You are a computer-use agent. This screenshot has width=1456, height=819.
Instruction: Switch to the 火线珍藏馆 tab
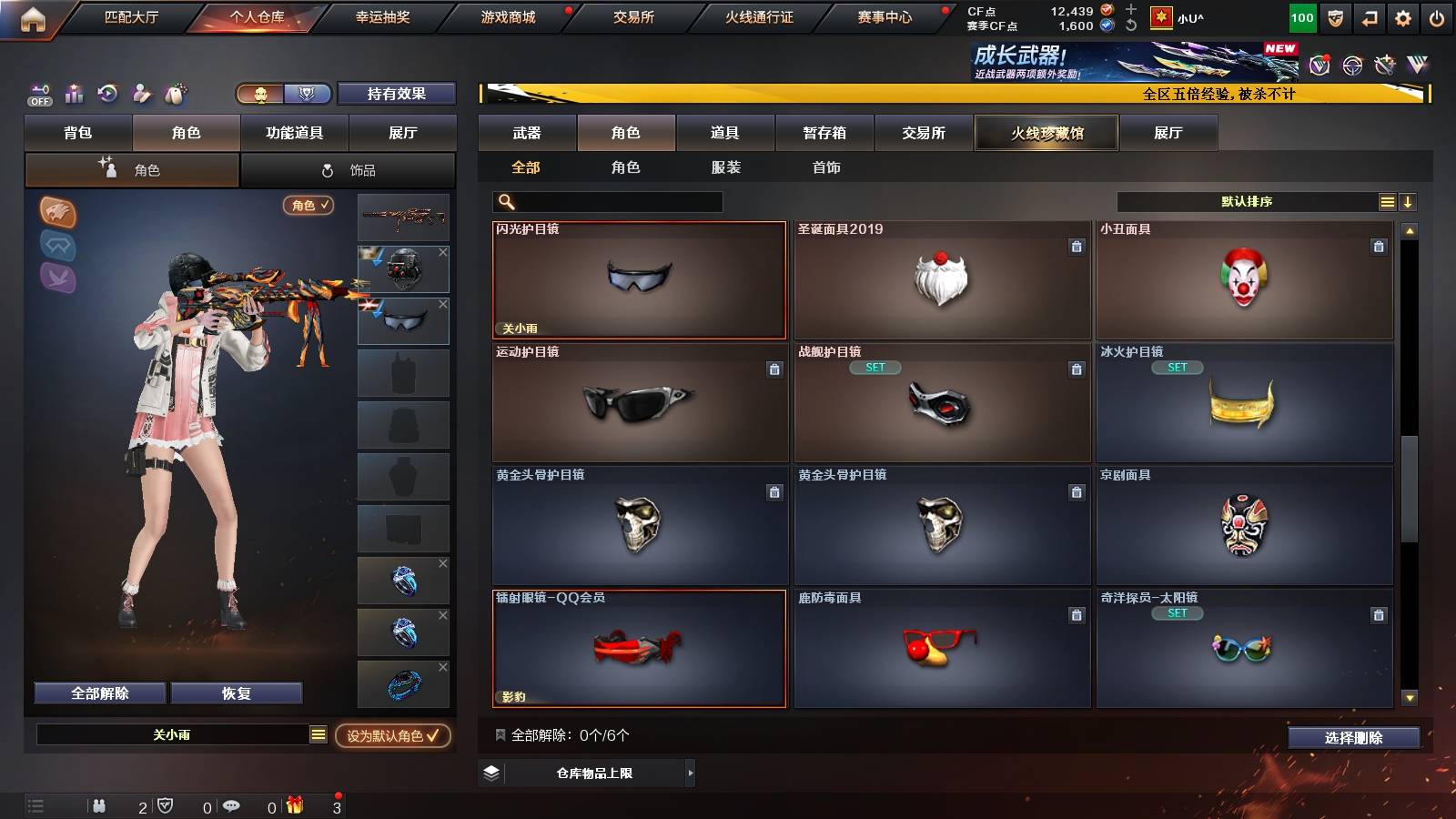coord(1046,133)
